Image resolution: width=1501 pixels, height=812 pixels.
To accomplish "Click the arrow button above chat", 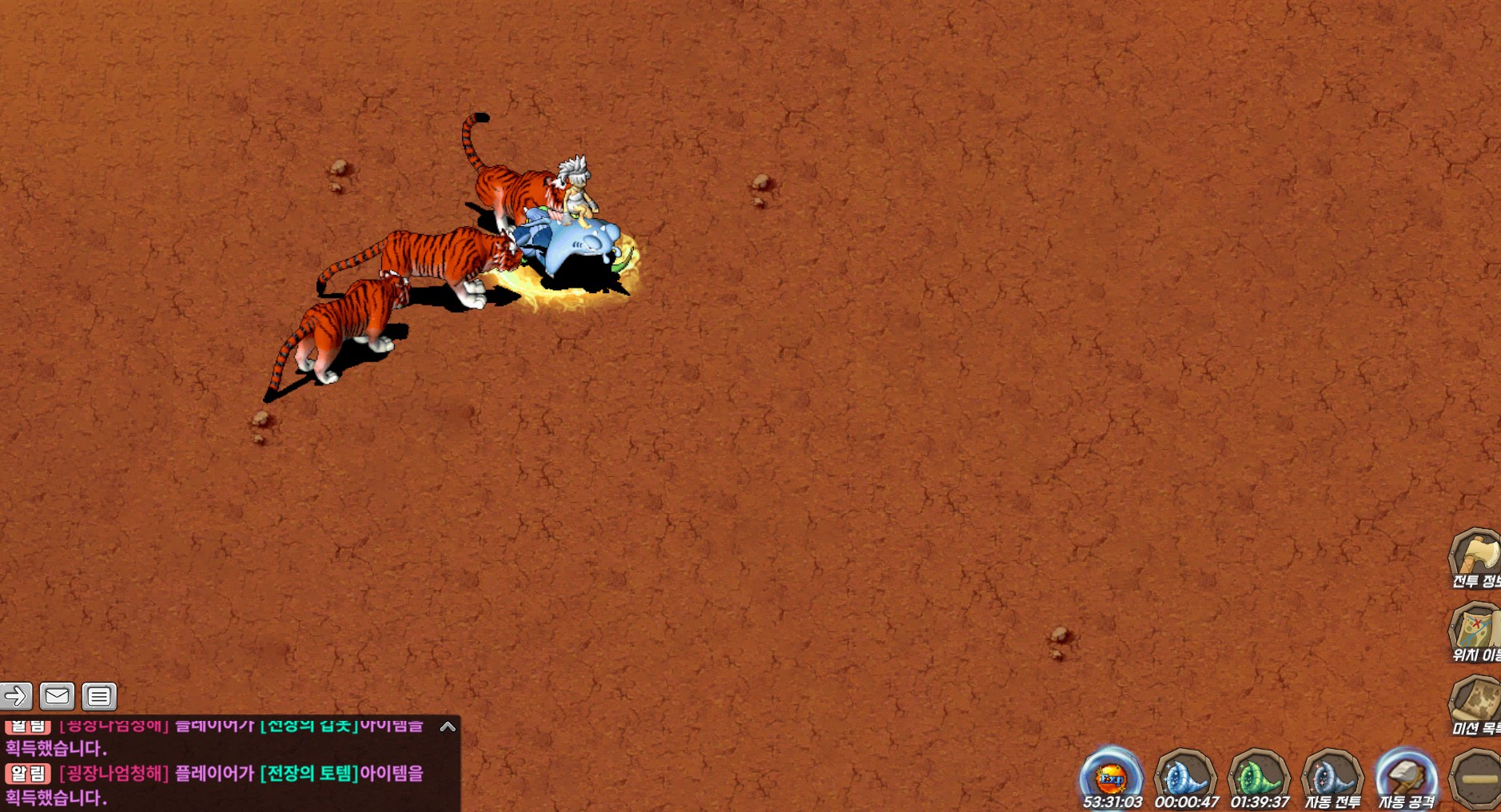I will 16,696.
